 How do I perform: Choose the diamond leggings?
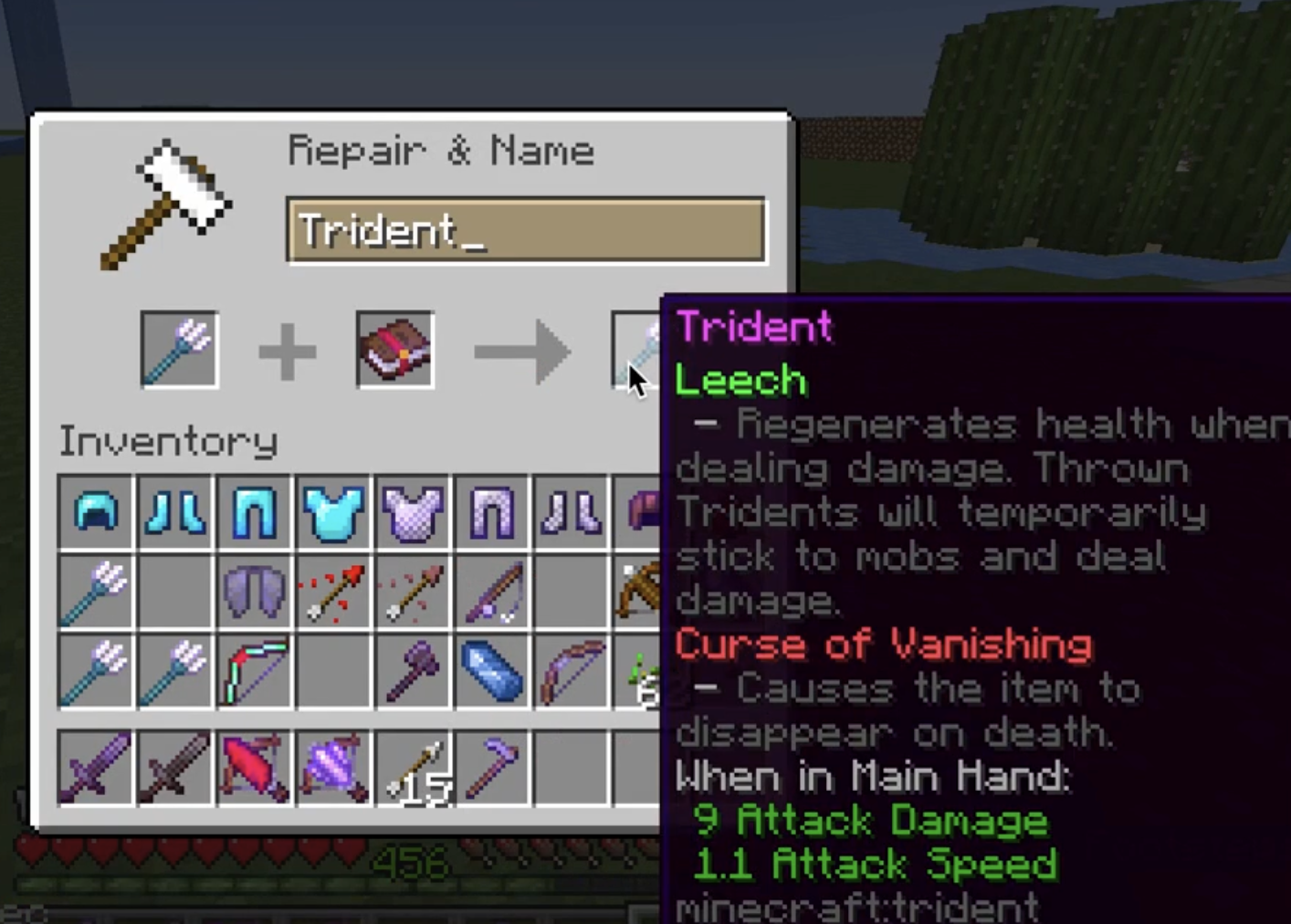[255, 512]
